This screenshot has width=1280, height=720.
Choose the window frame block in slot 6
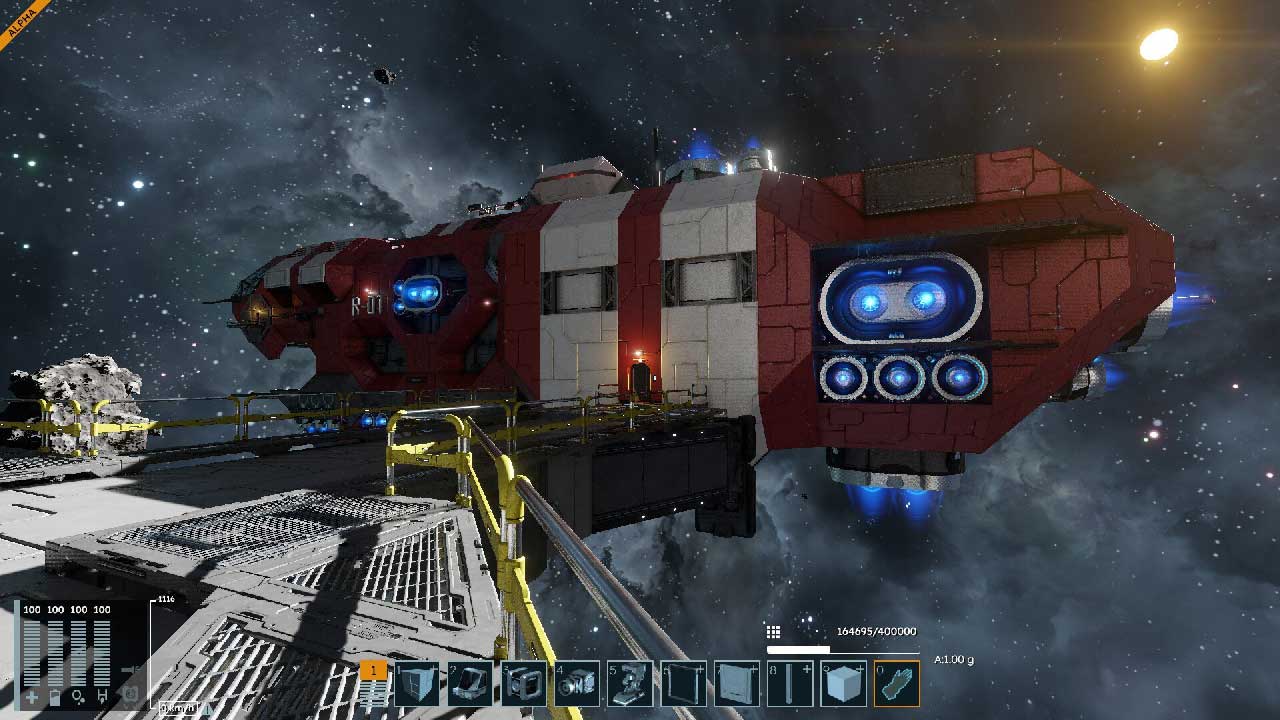[685, 684]
